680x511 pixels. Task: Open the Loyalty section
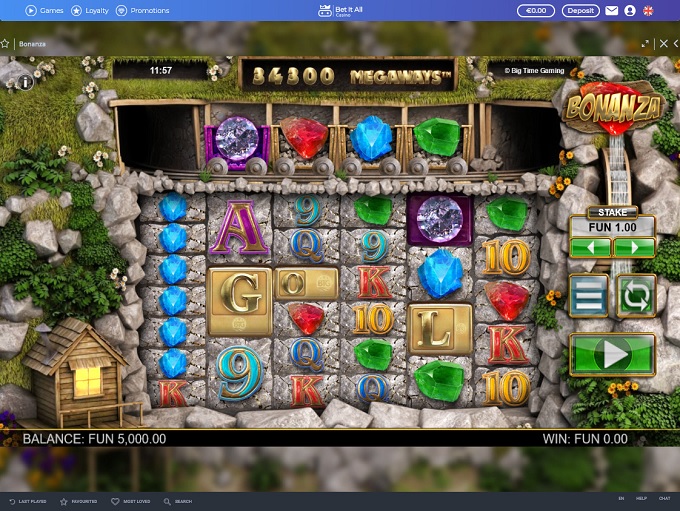click(x=90, y=10)
